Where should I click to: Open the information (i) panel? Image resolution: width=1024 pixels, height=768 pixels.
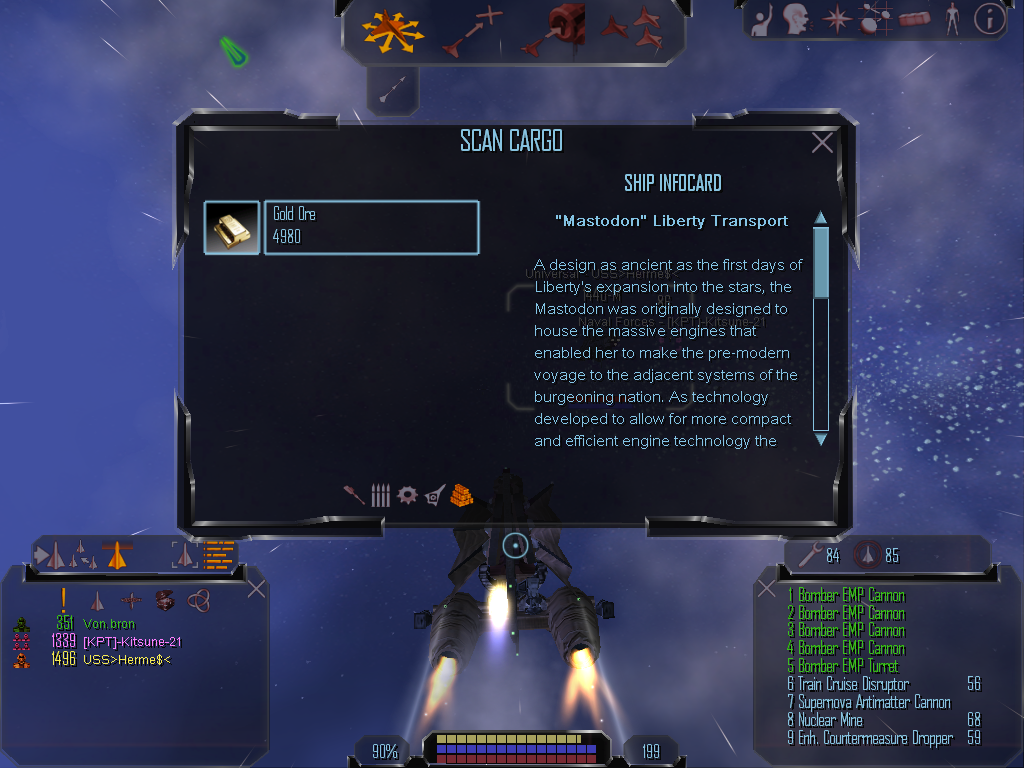(989, 19)
